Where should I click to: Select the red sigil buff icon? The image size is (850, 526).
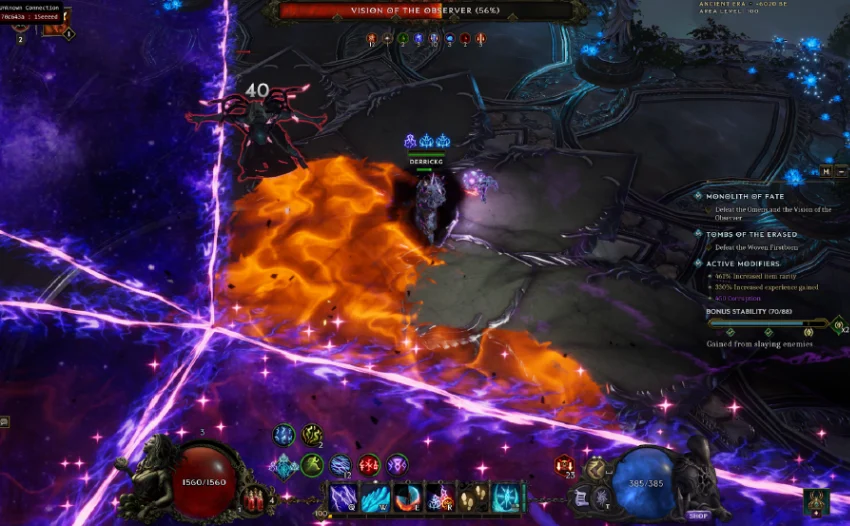[x=369, y=465]
